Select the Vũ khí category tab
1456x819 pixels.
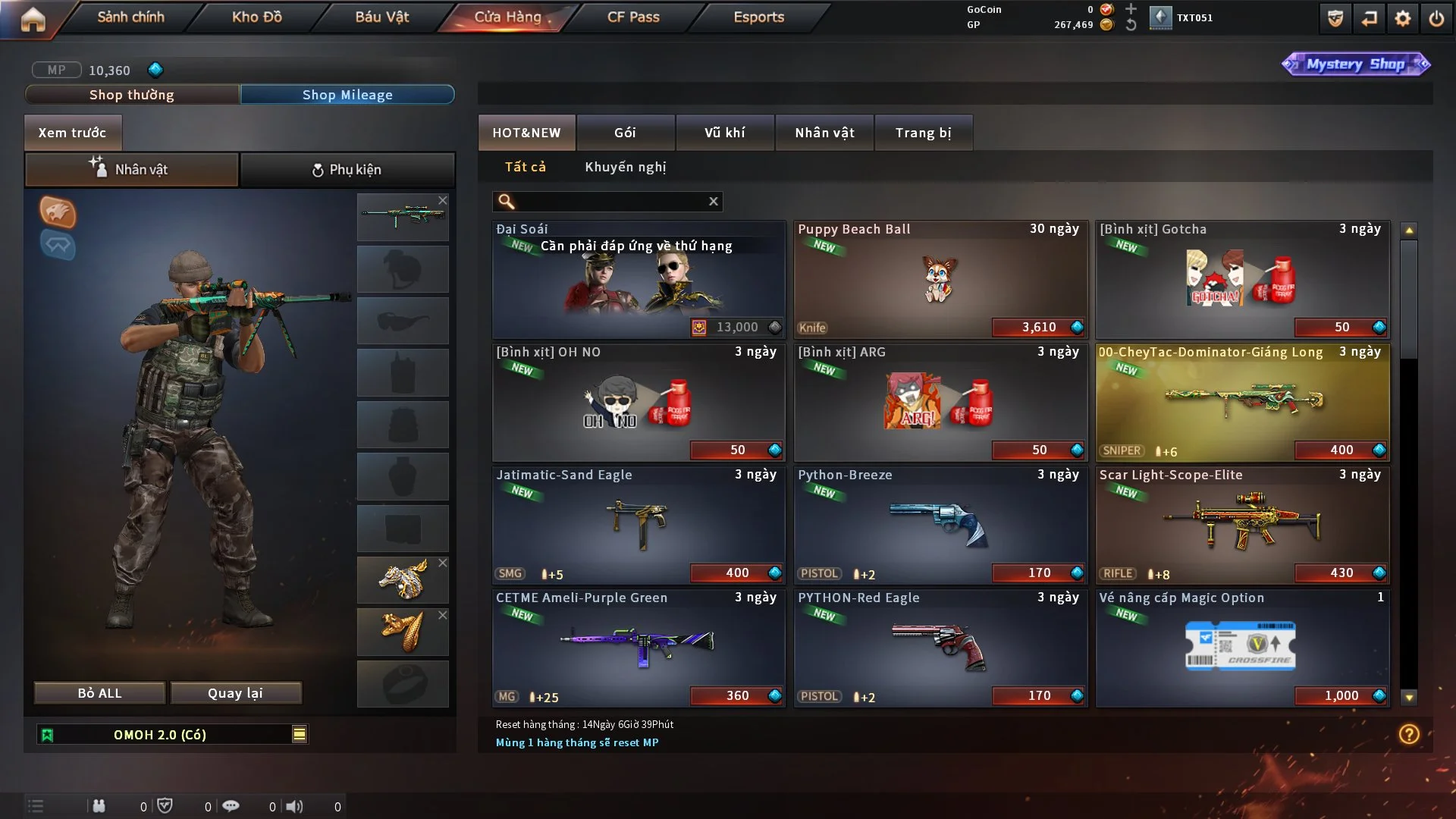tap(724, 133)
